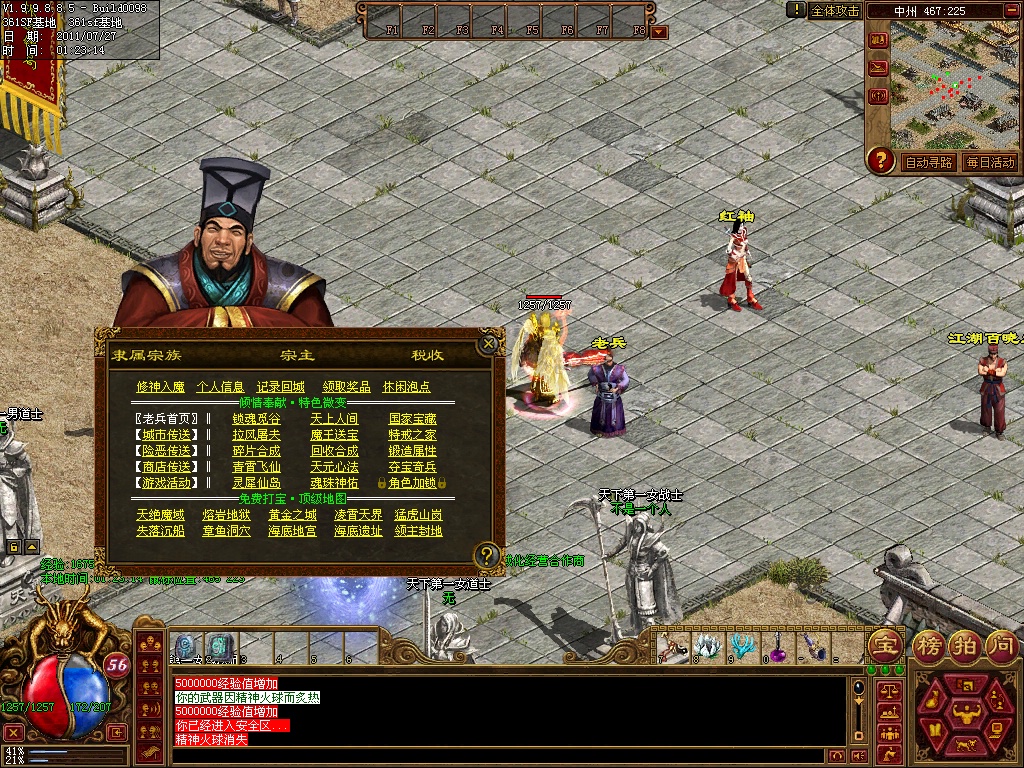Select the 商店传送 shop teleport
The image size is (1024, 768).
(x=166, y=467)
